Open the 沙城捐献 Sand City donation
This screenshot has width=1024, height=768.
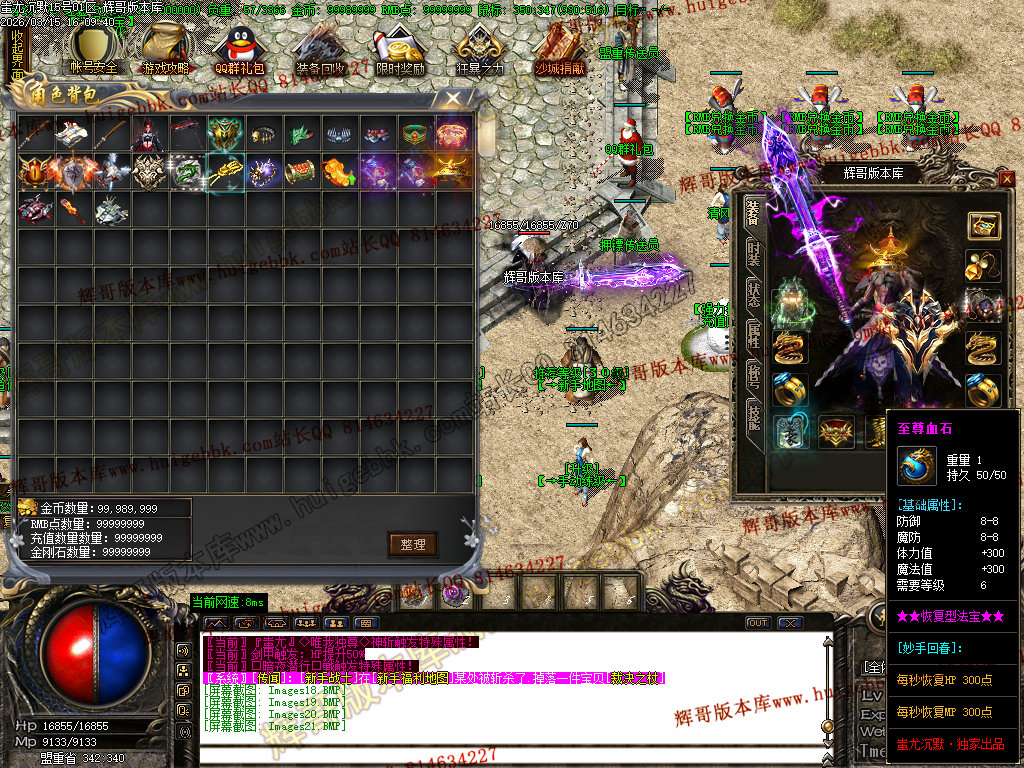pos(559,50)
